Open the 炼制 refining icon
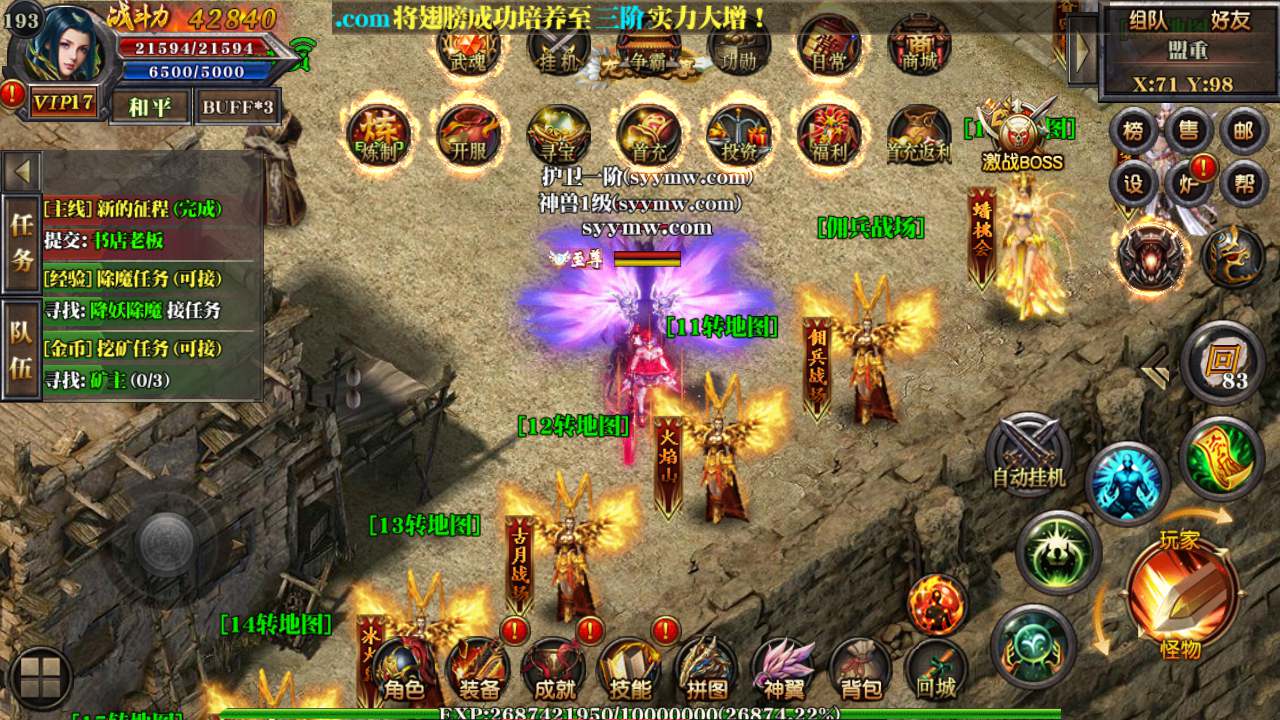Screen dimensions: 1280x720 [x=378, y=135]
